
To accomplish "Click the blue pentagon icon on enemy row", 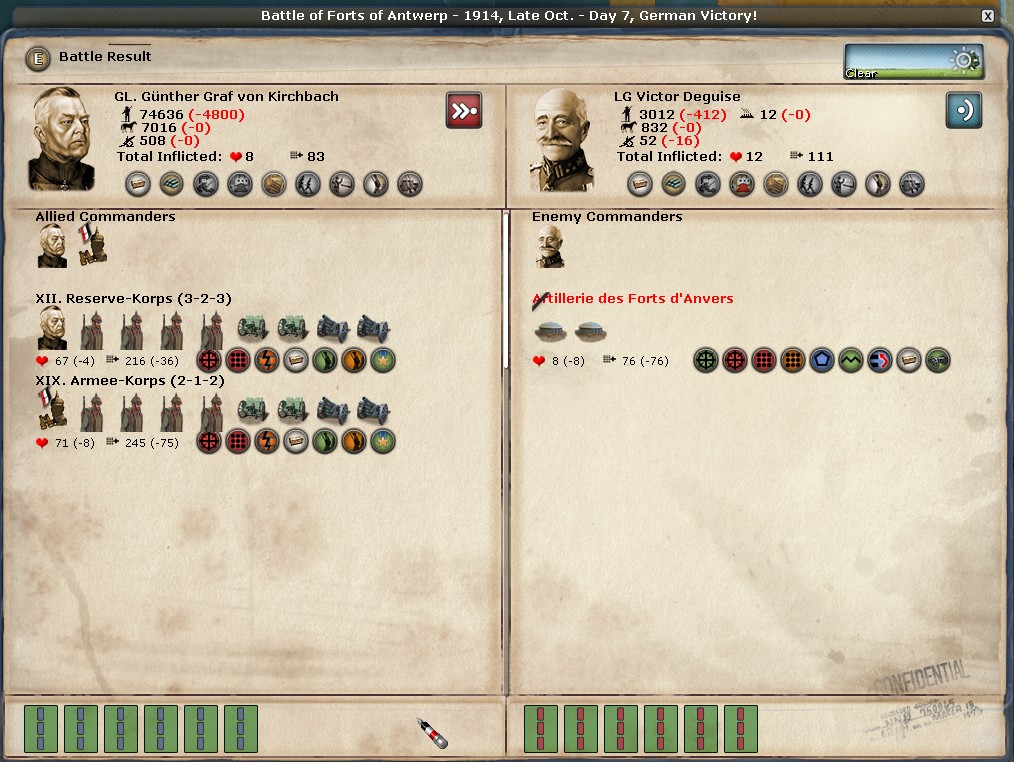I will click(x=822, y=361).
